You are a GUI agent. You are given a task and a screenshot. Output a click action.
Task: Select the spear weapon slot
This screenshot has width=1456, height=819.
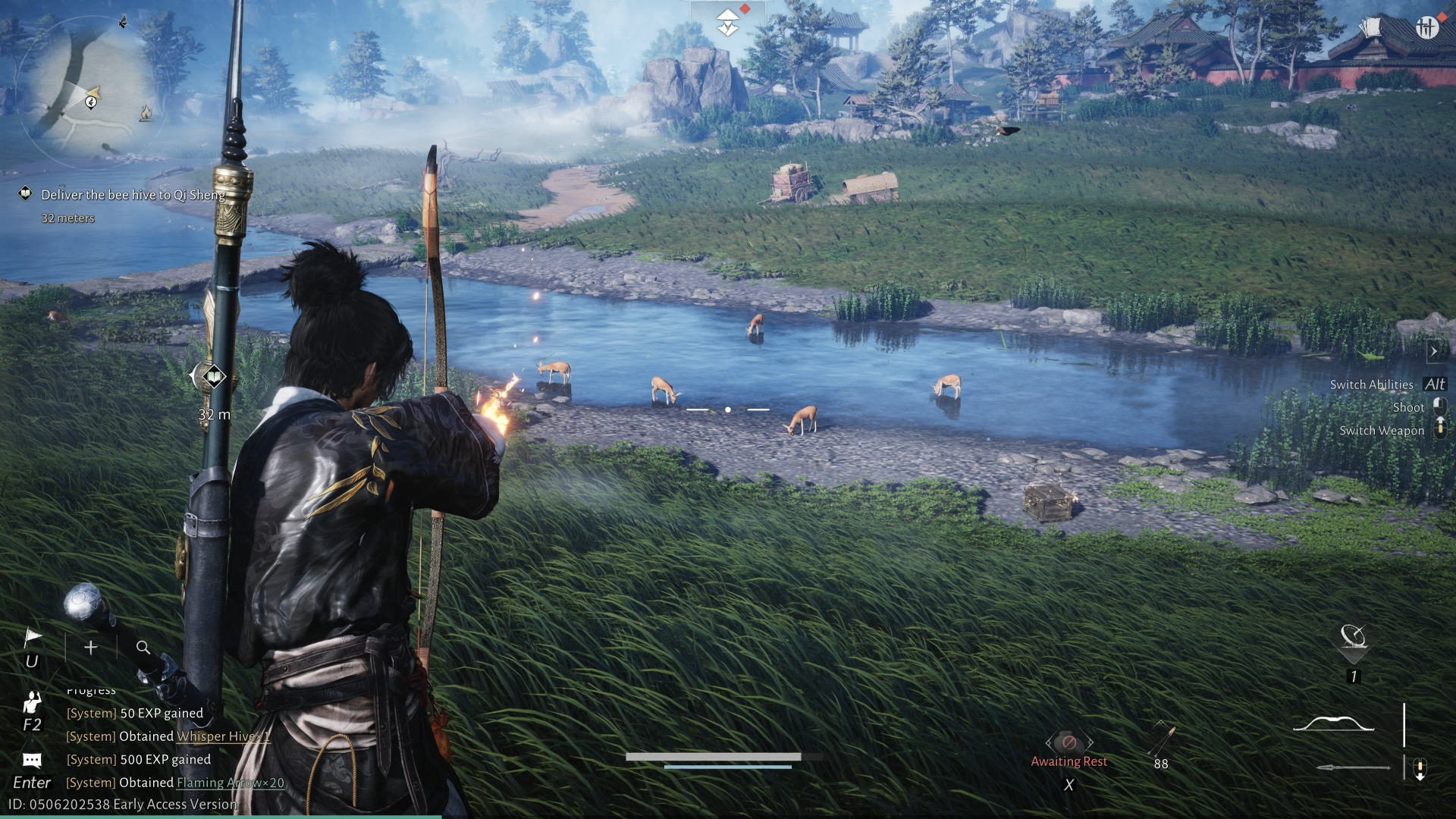tap(1353, 768)
